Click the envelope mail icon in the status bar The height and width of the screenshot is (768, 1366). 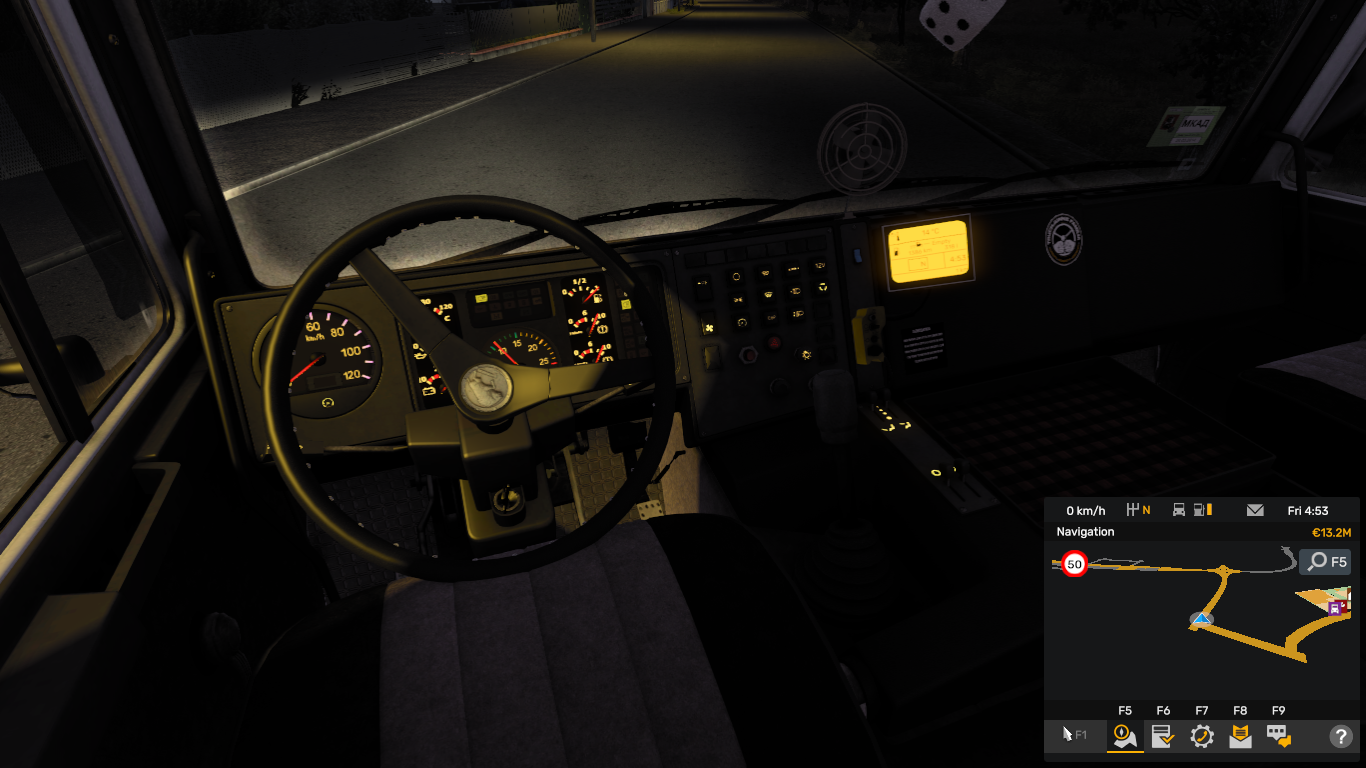click(x=1255, y=510)
